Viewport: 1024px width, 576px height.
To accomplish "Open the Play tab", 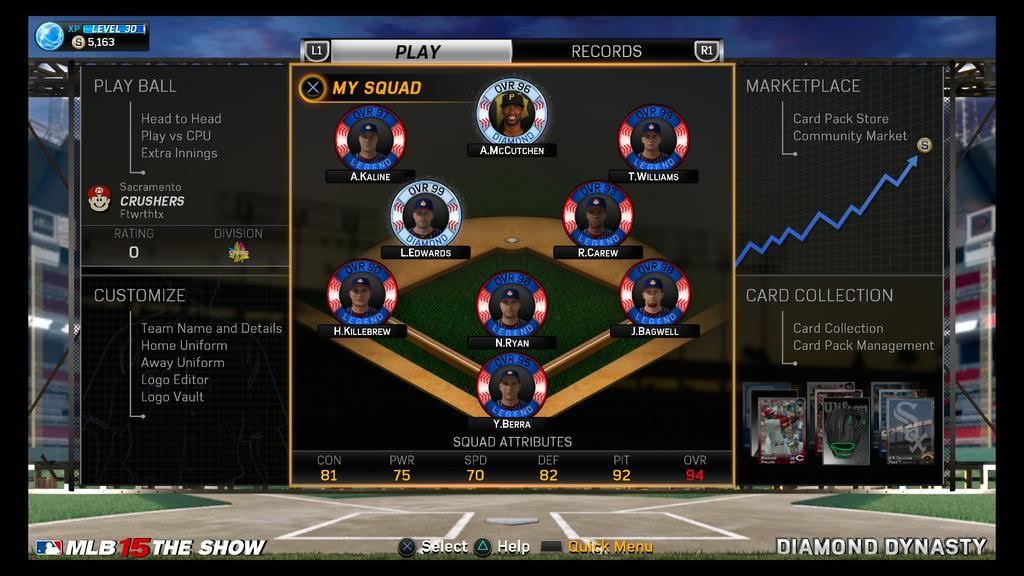I will pos(417,52).
